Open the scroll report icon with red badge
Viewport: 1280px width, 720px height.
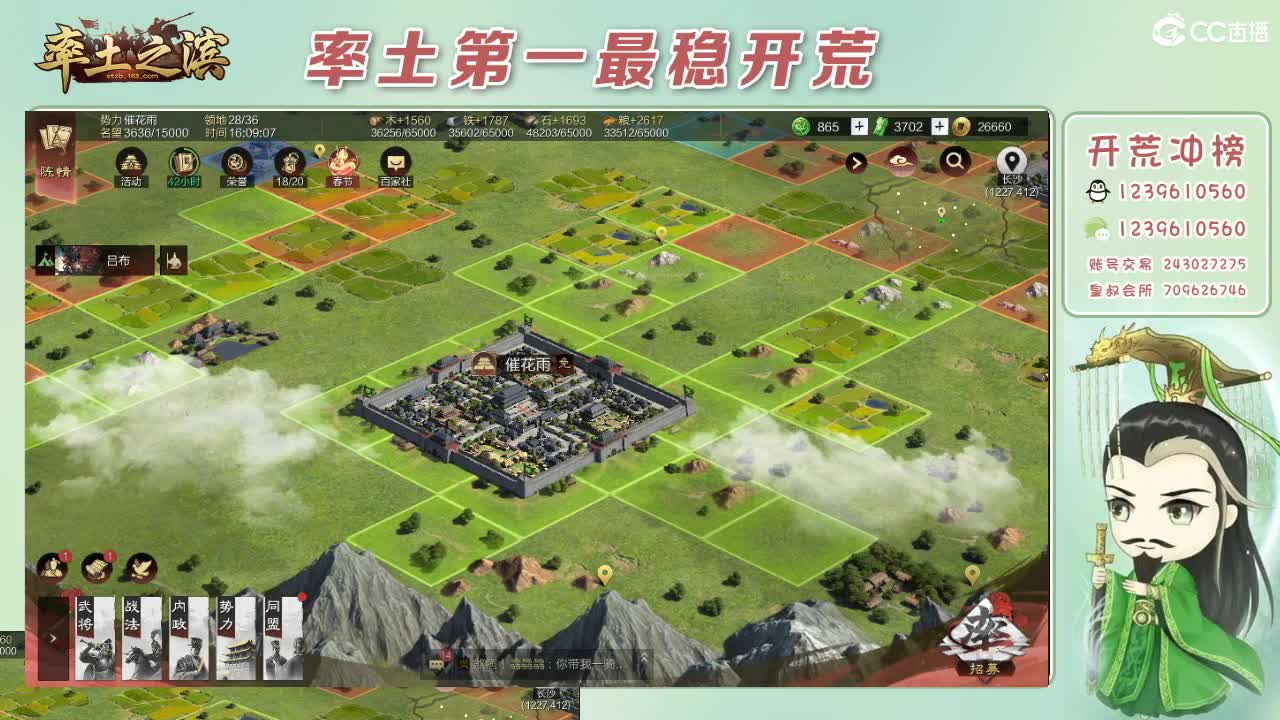pos(96,567)
